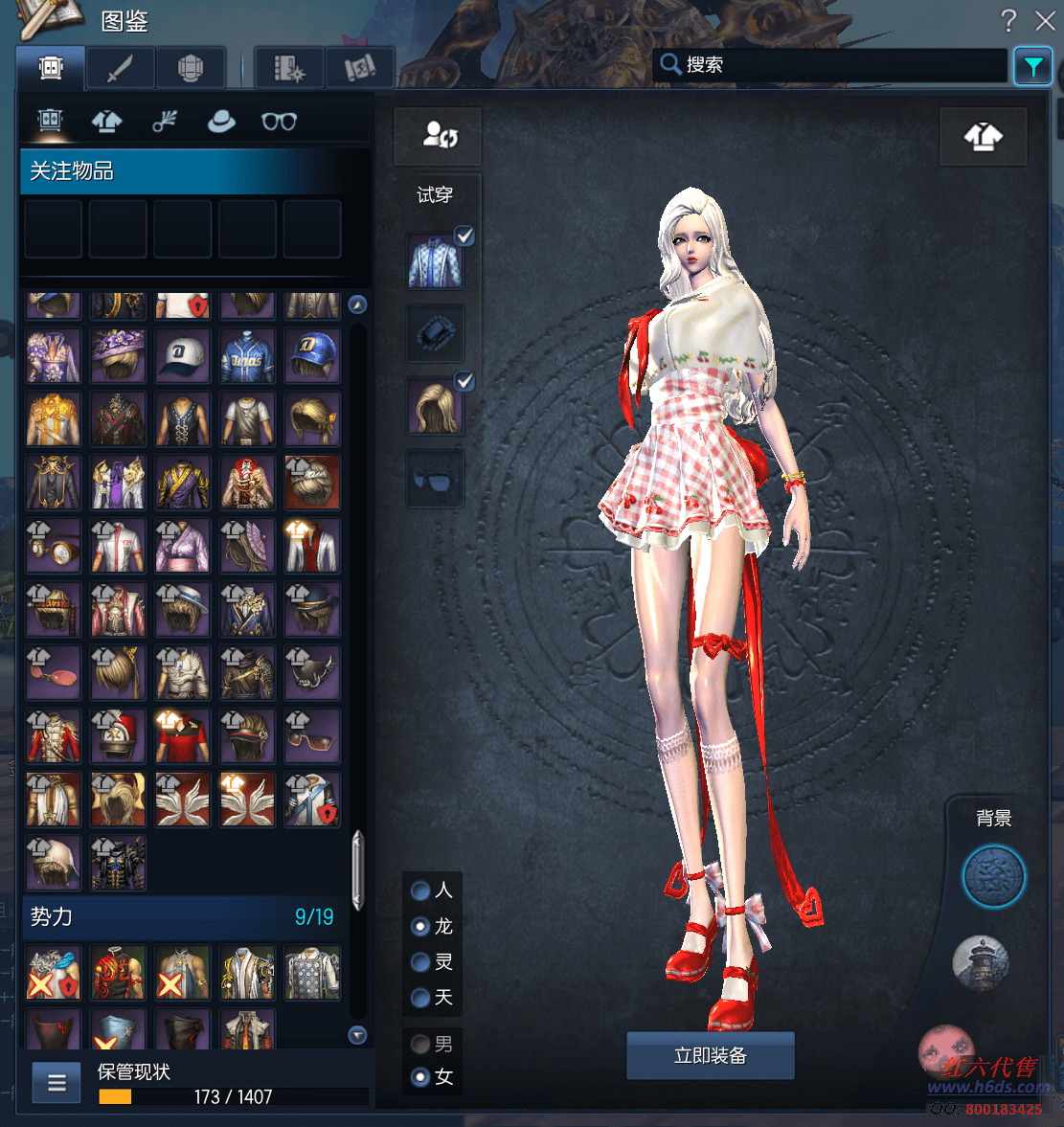Select the white baseball cap item
The width and height of the screenshot is (1064, 1127).
(182, 355)
